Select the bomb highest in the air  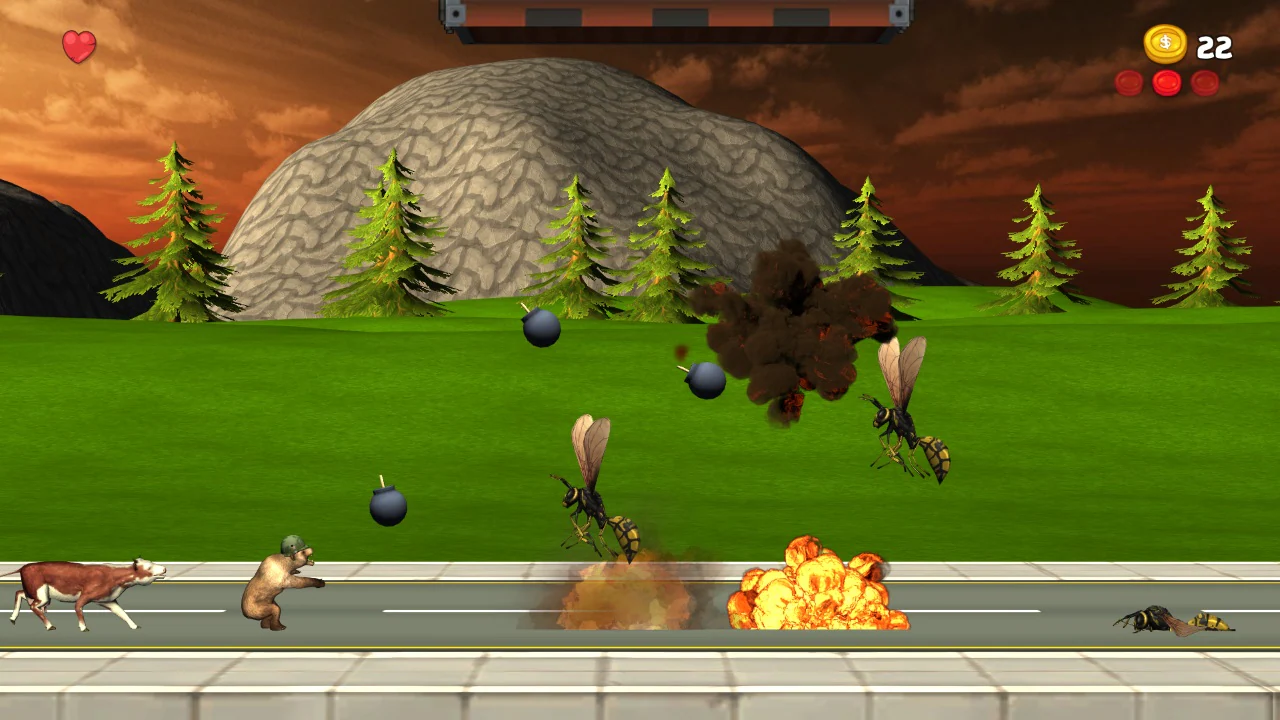541,331
